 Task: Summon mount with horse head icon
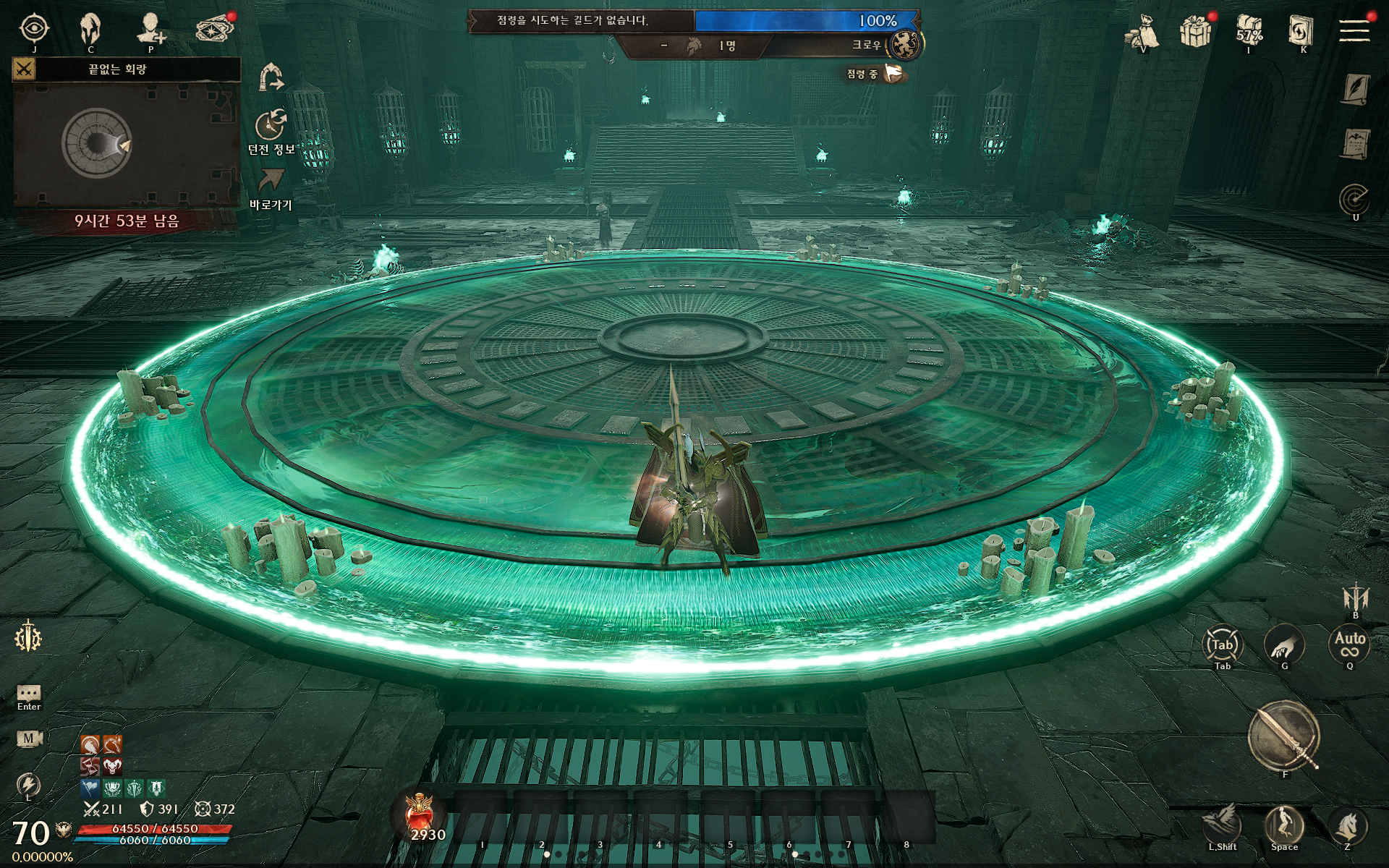tap(1348, 825)
